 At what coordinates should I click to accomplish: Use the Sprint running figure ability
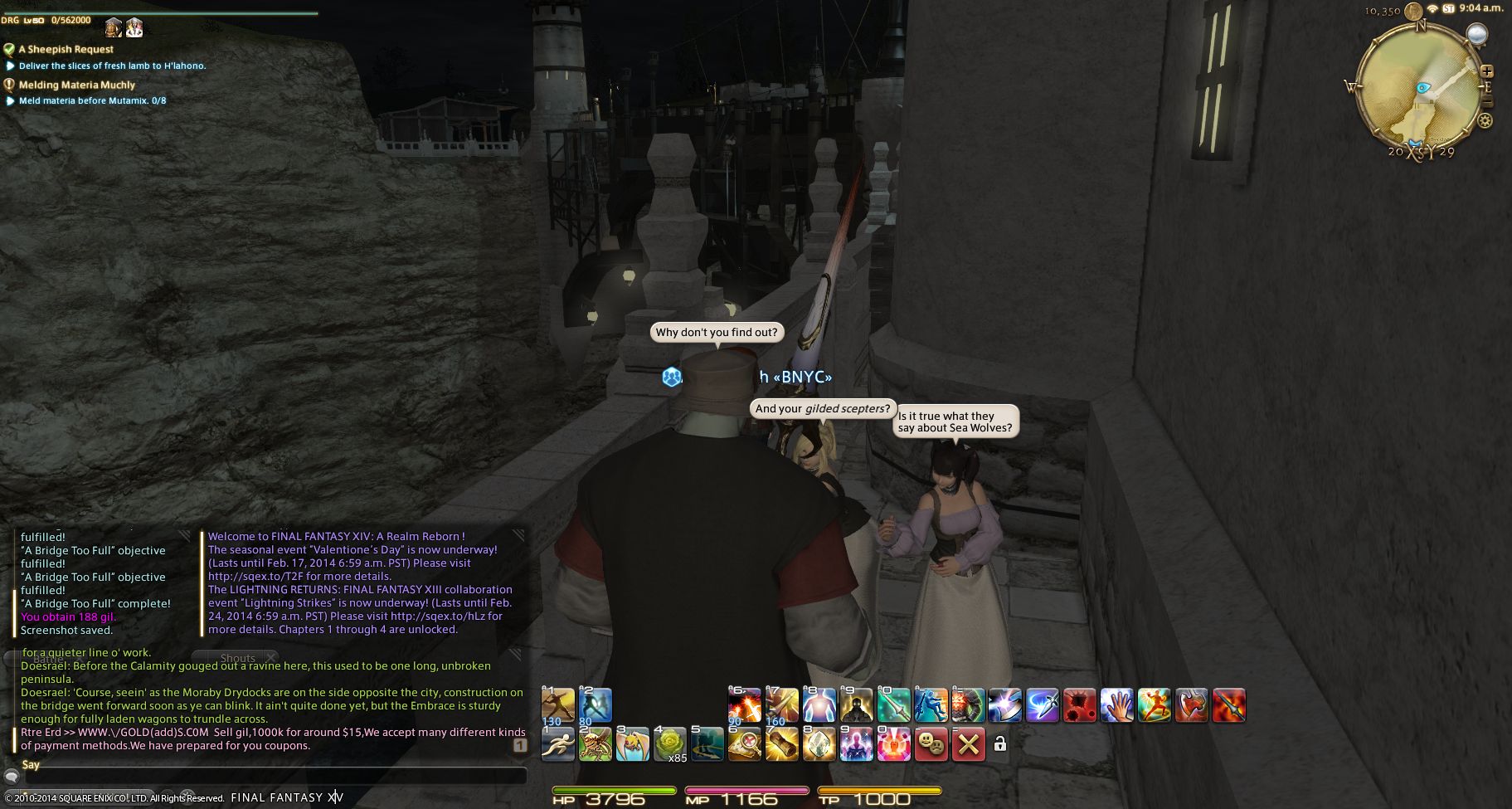pos(557,744)
